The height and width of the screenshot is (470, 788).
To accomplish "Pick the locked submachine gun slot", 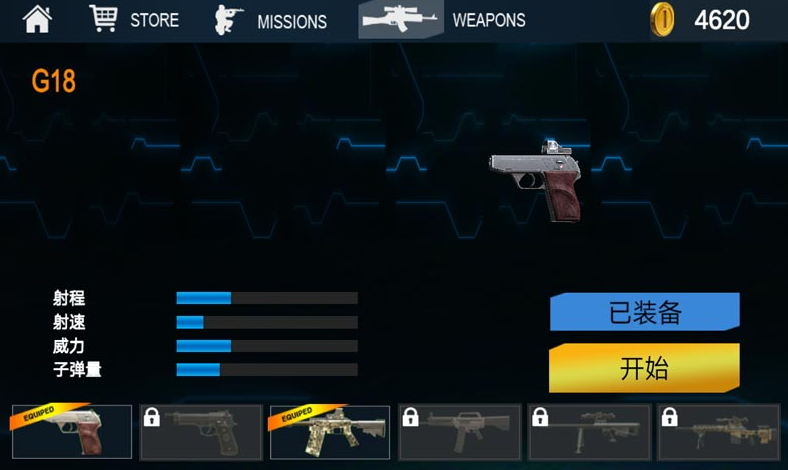I will tap(459, 432).
